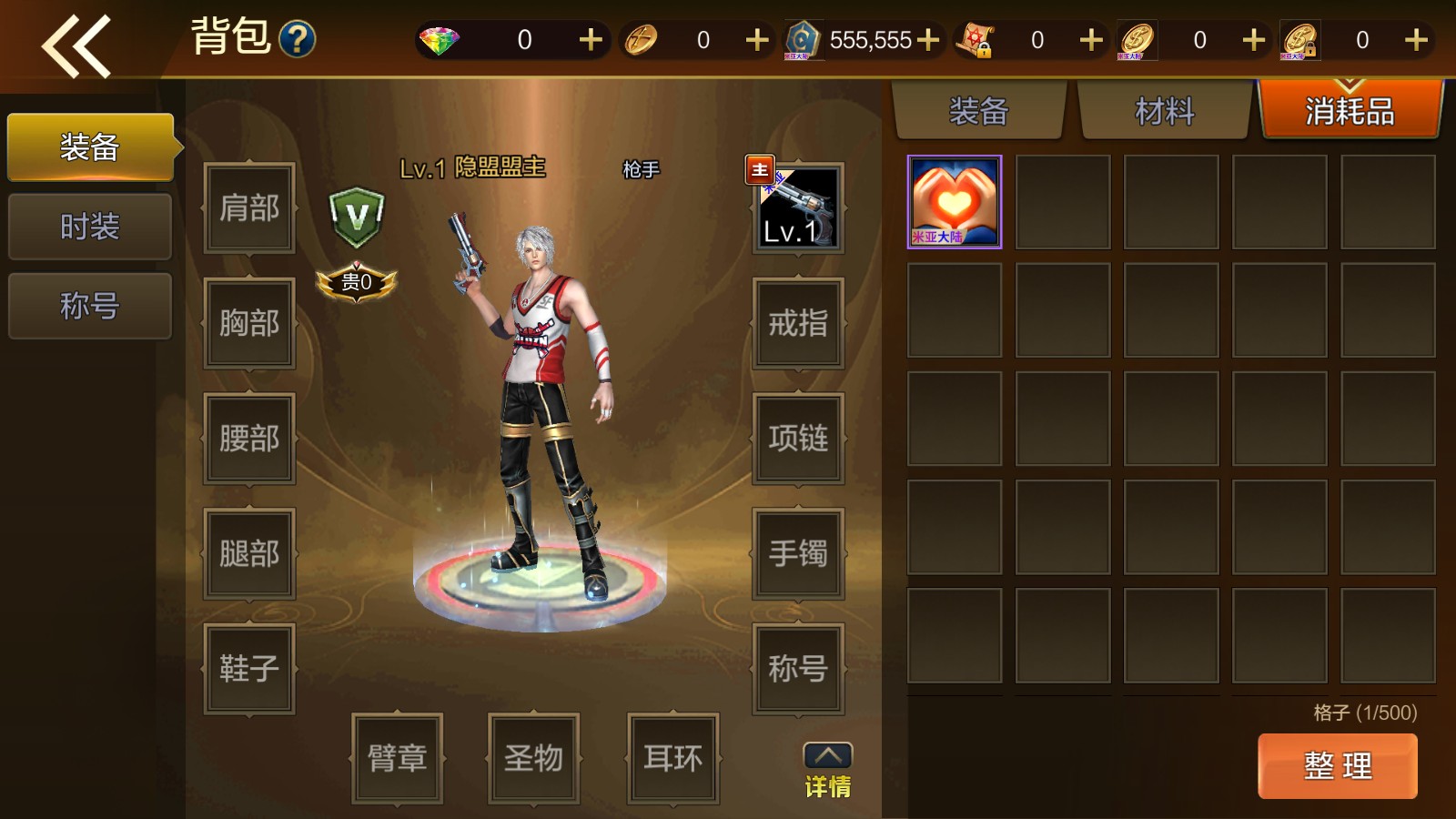Open the 材料 materials tab

coord(1164,112)
